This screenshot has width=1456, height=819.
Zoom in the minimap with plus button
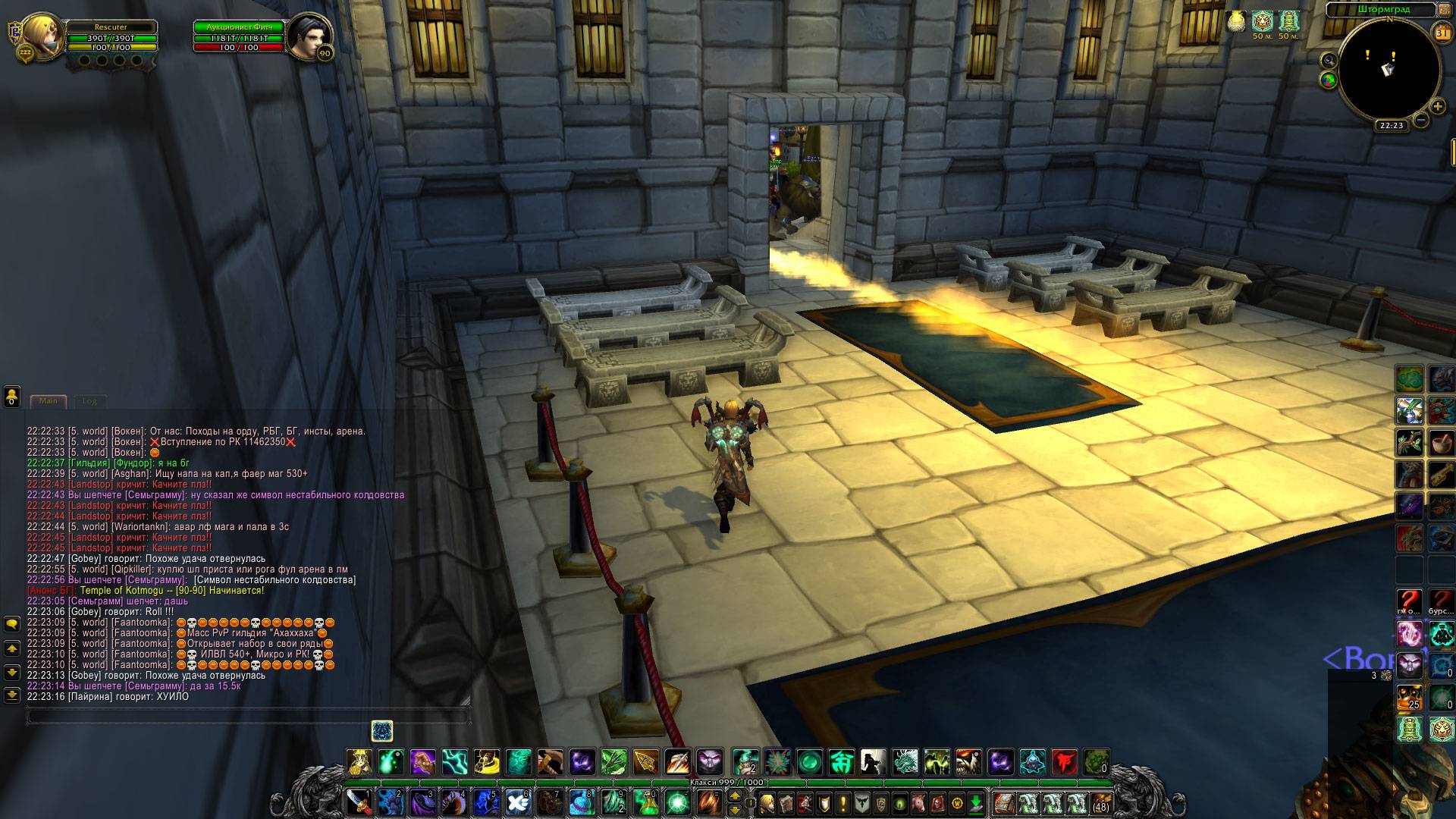click(1437, 107)
